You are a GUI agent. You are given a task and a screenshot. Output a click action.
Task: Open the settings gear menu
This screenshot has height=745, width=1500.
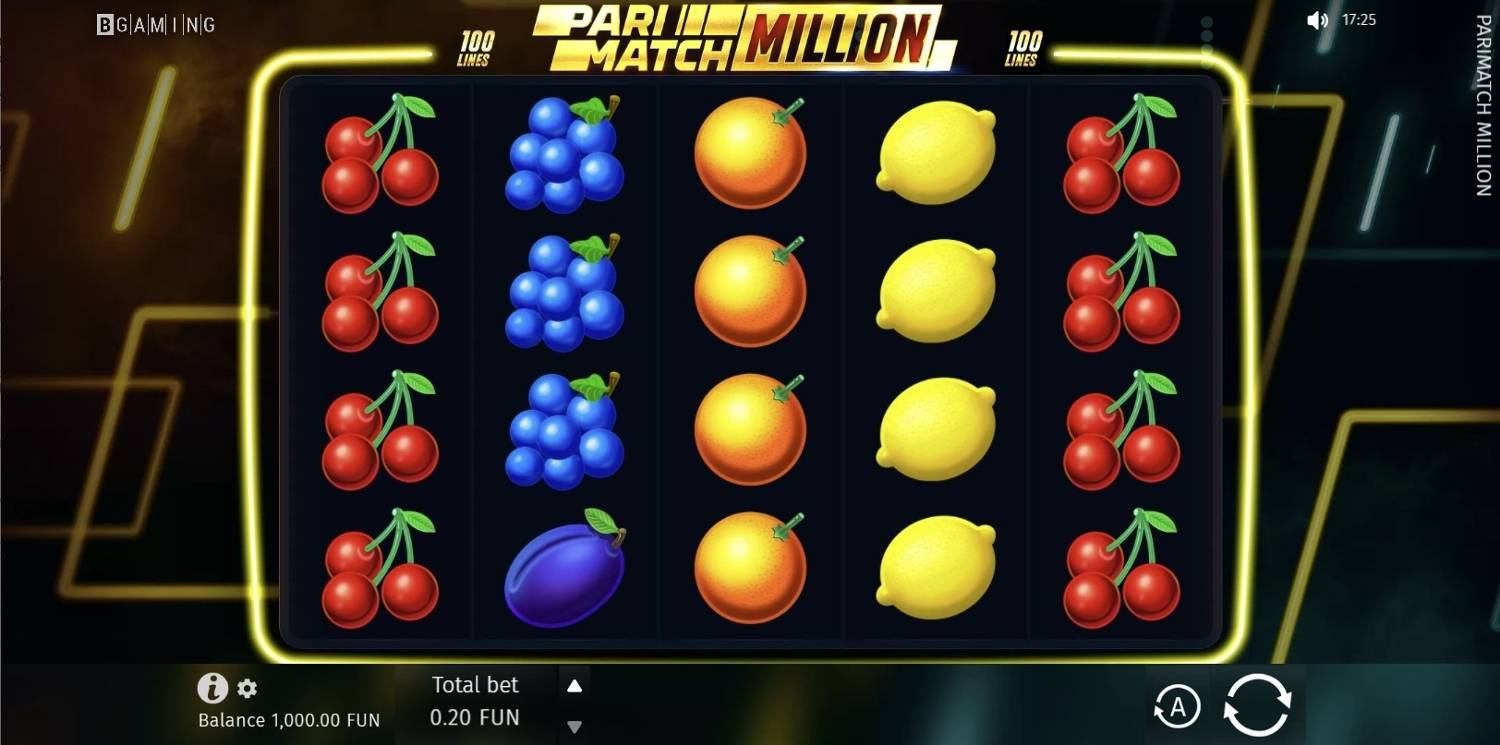[246, 689]
